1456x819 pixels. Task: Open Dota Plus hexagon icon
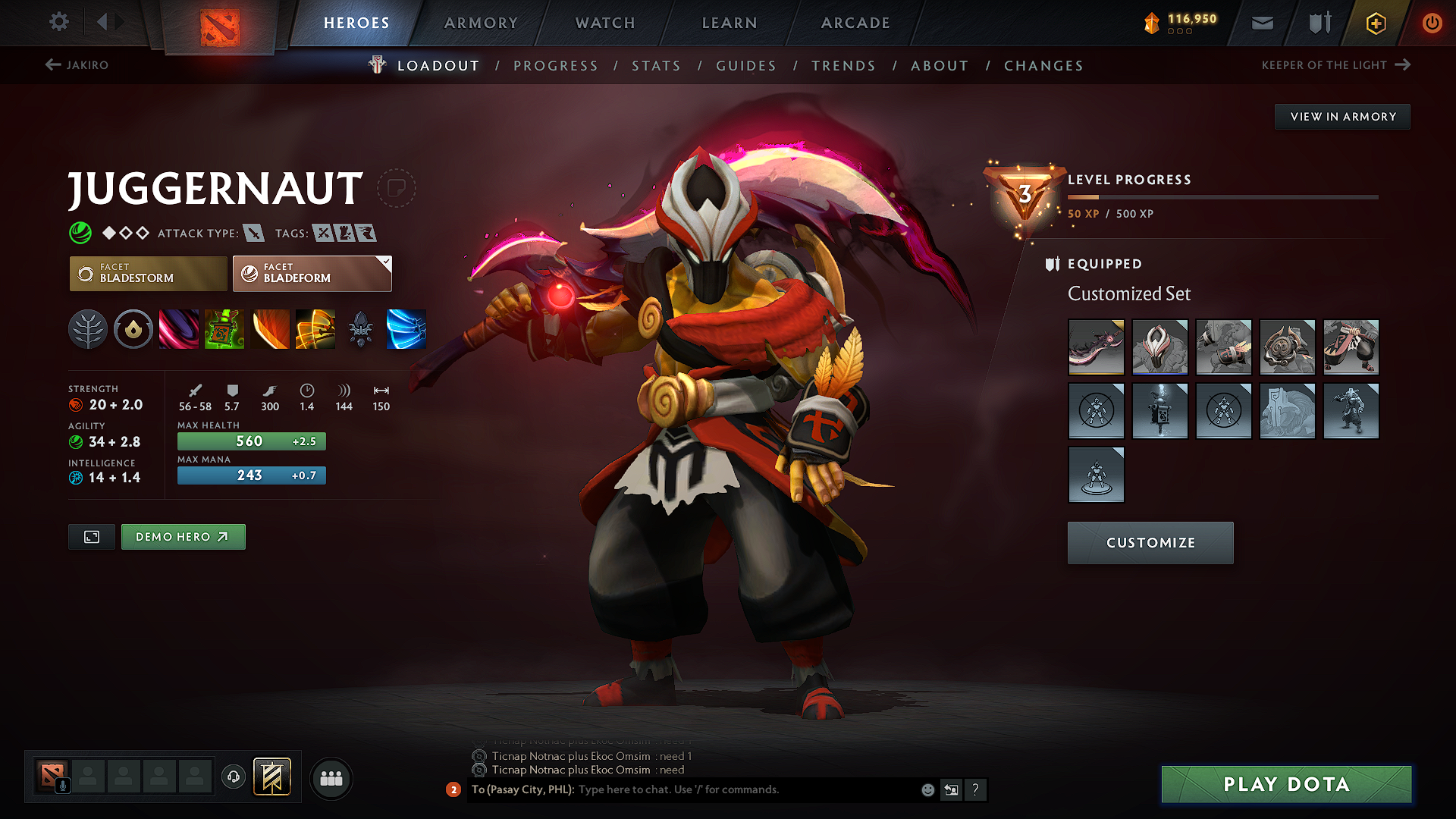1375,23
